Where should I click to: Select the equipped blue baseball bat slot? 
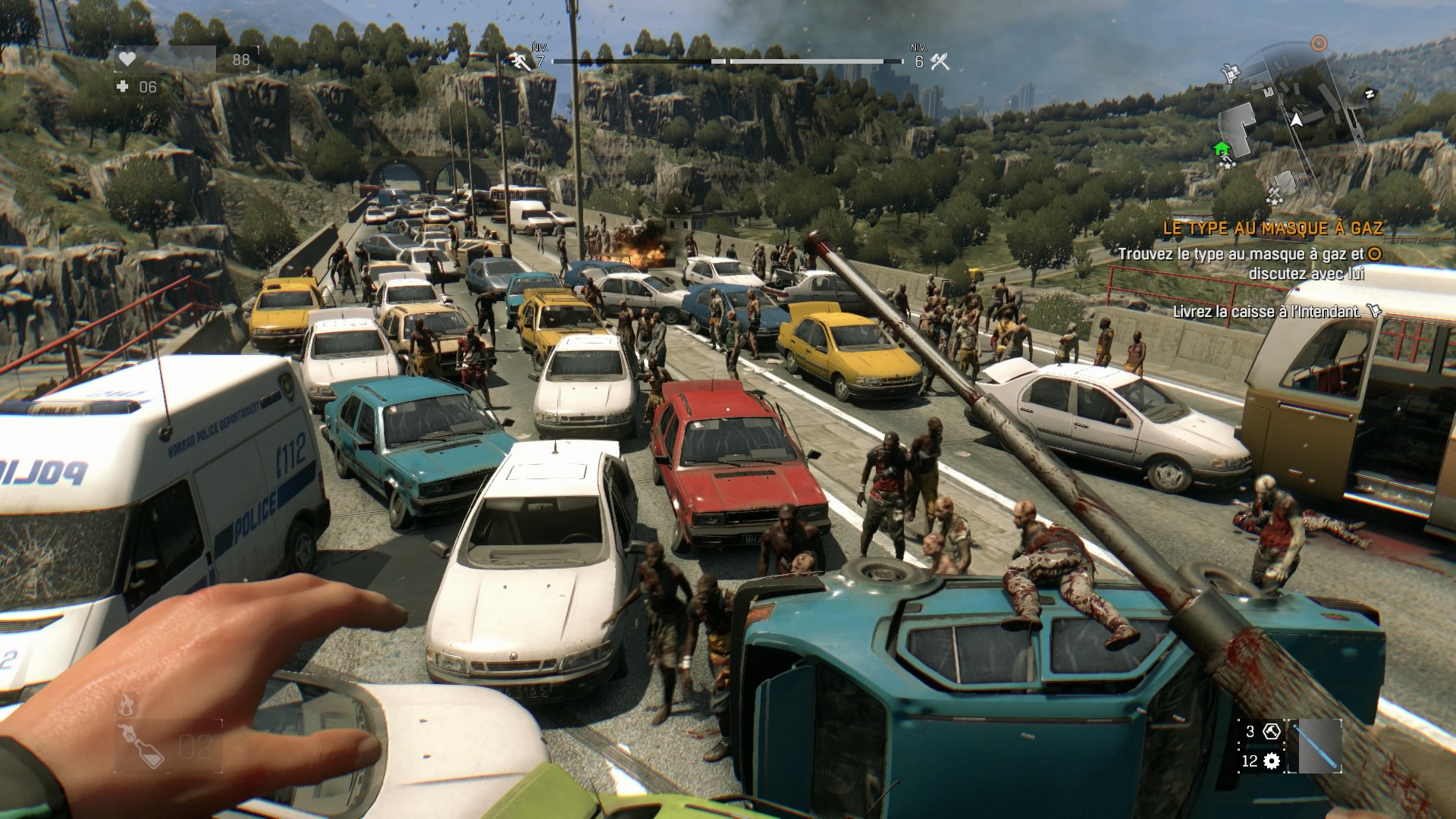click(1319, 746)
